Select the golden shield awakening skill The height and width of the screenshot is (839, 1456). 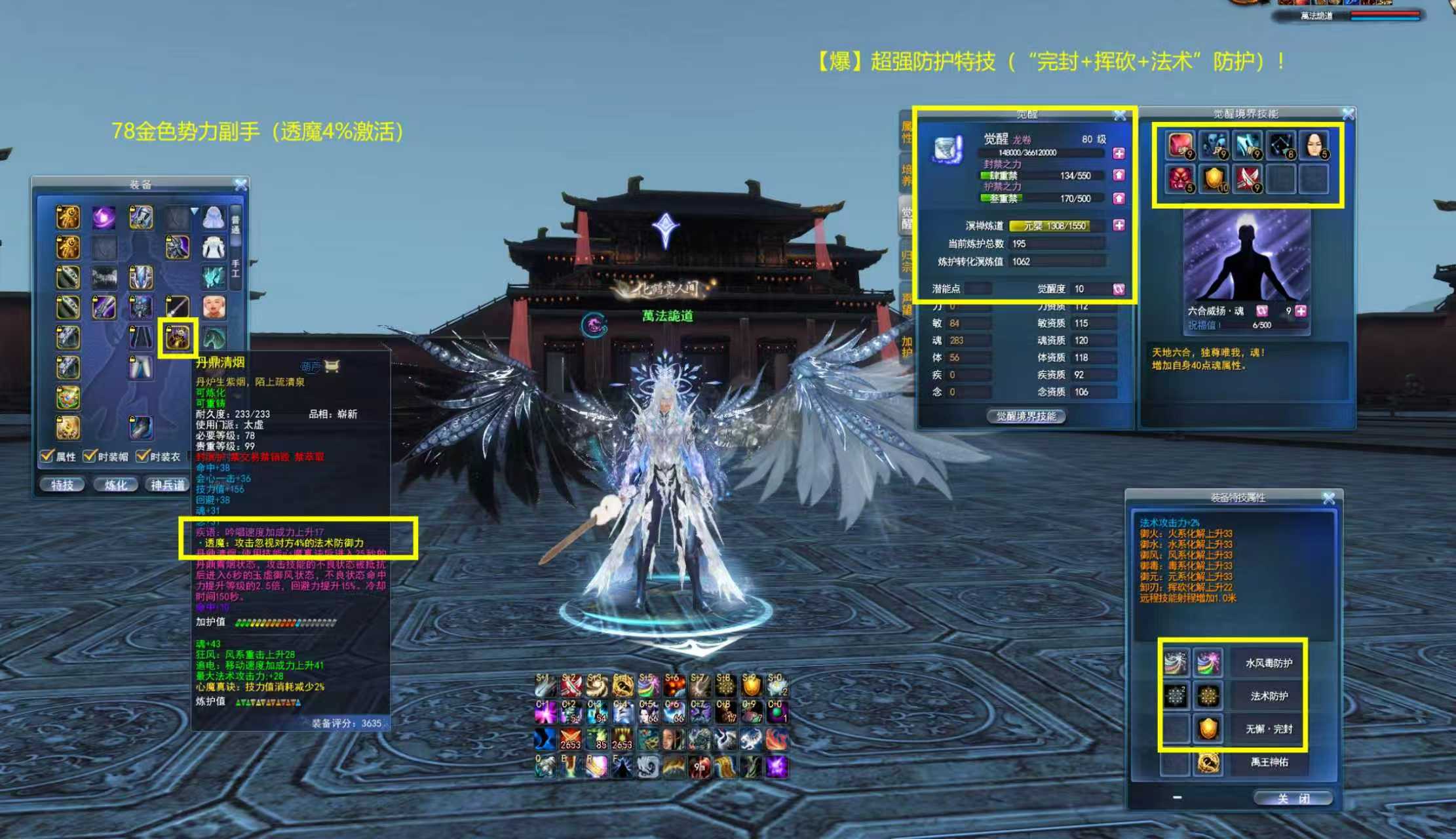pyautogui.click(x=1214, y=178)
